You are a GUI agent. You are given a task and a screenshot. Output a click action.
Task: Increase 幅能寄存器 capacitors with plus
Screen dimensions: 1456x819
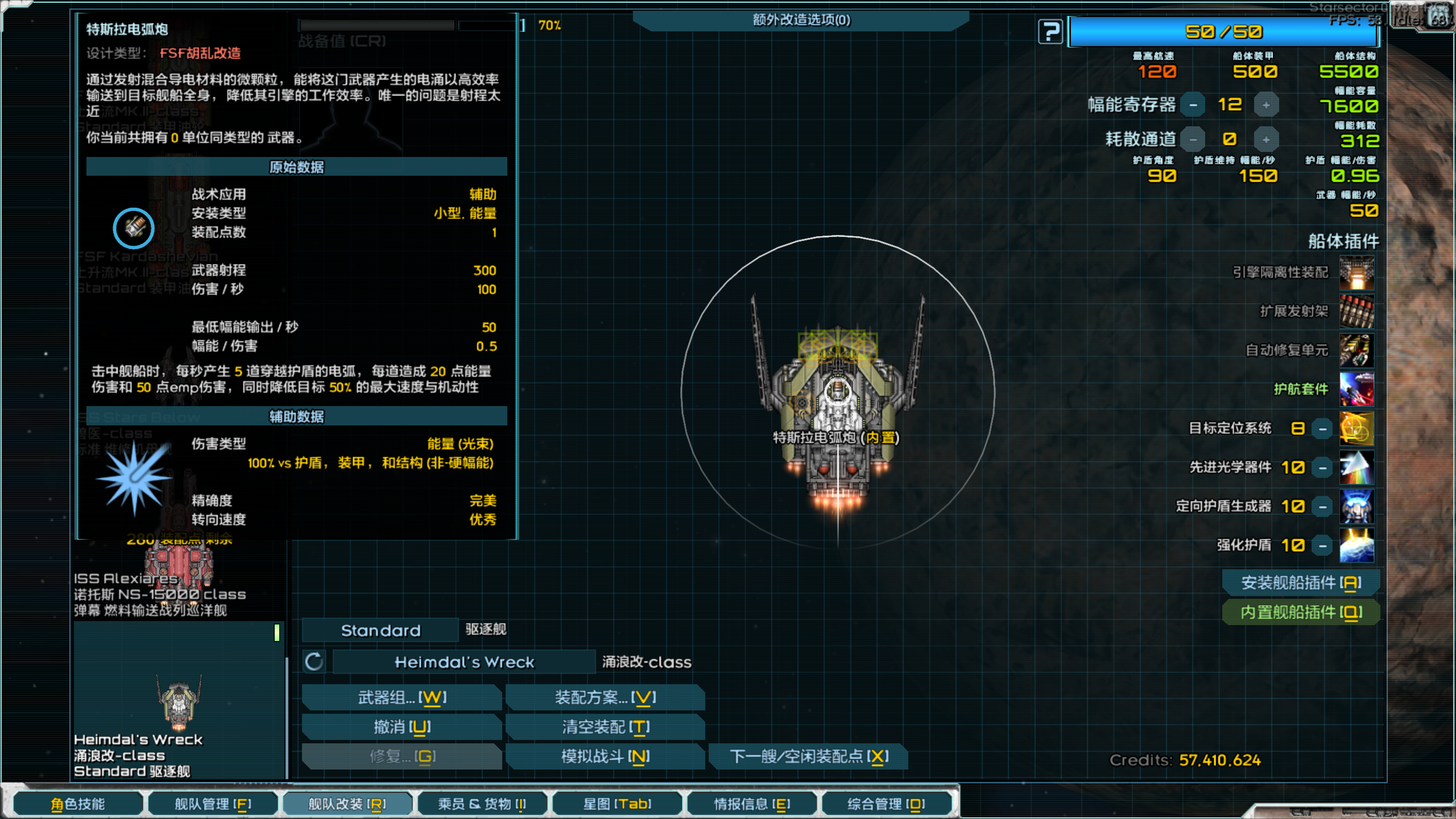[1266, 105]
